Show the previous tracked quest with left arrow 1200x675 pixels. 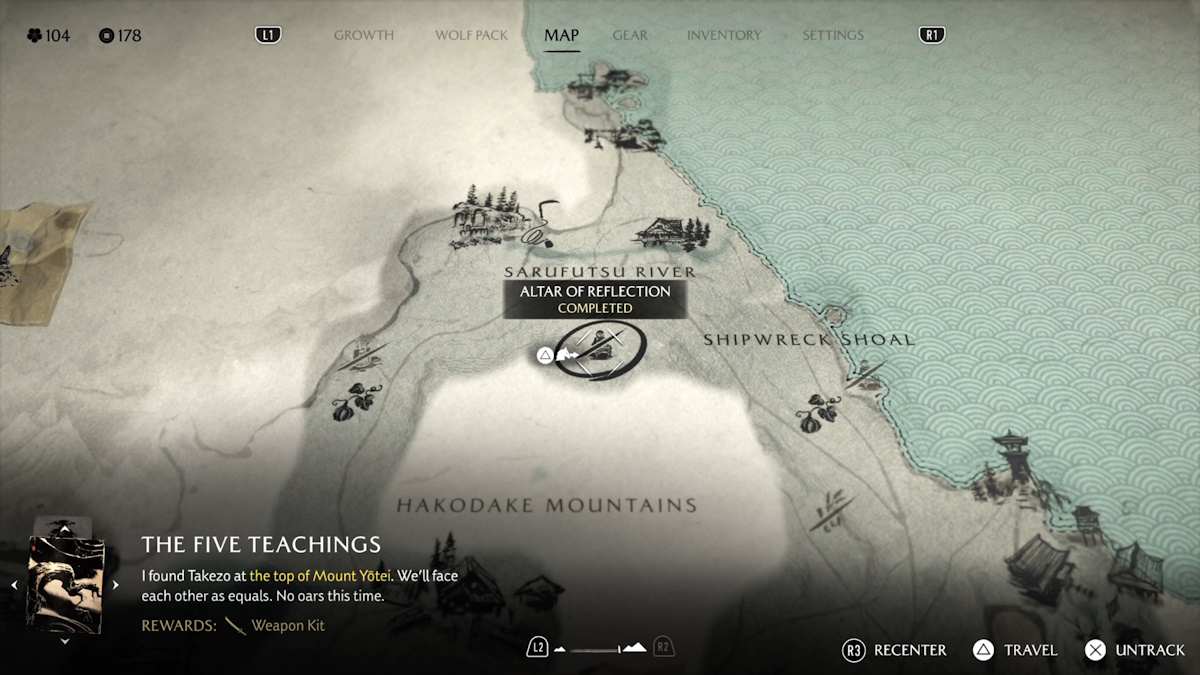coord(14,585)
